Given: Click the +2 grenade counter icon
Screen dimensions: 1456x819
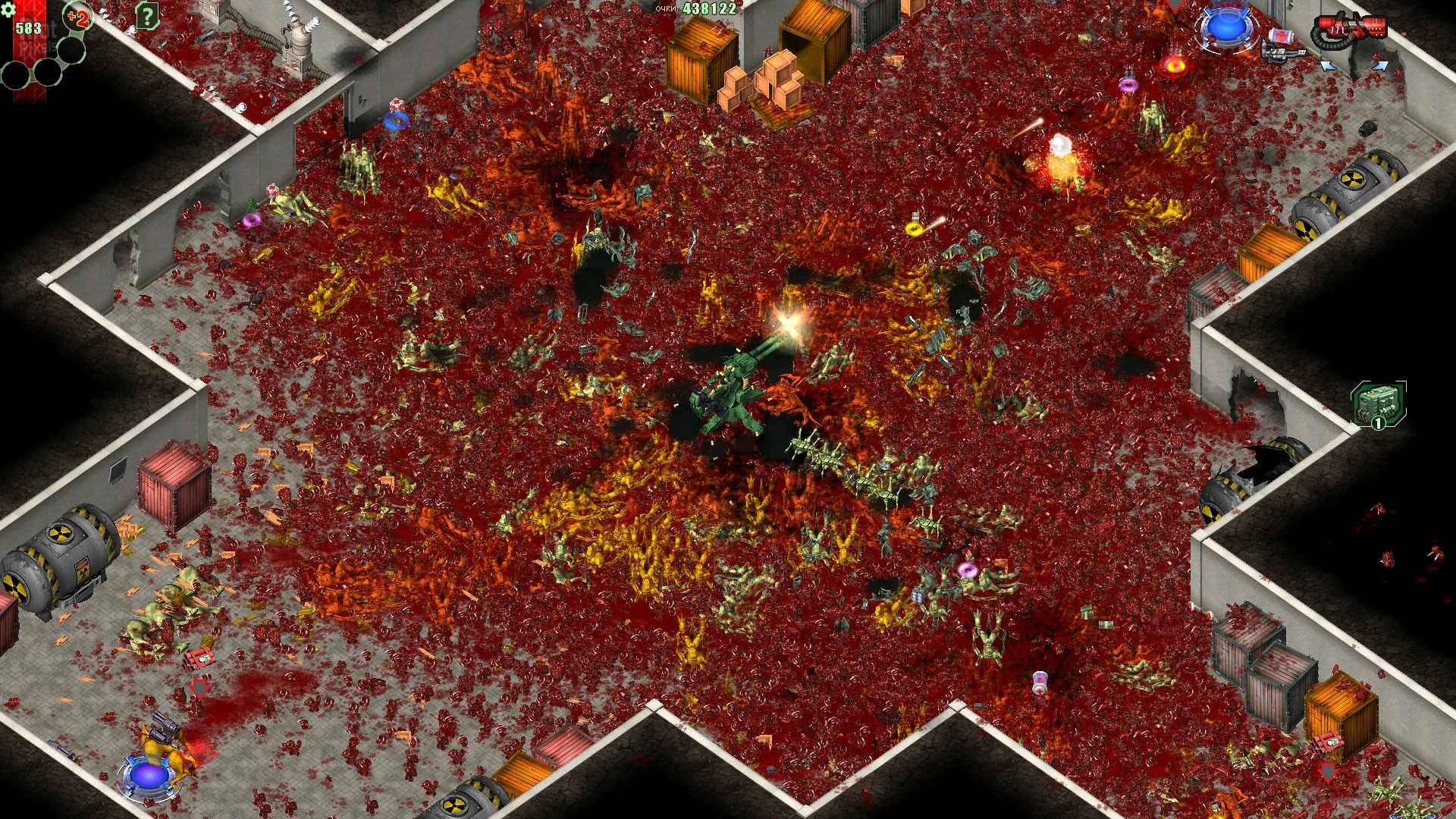Looking at the screenshot, I should point(77,17).
